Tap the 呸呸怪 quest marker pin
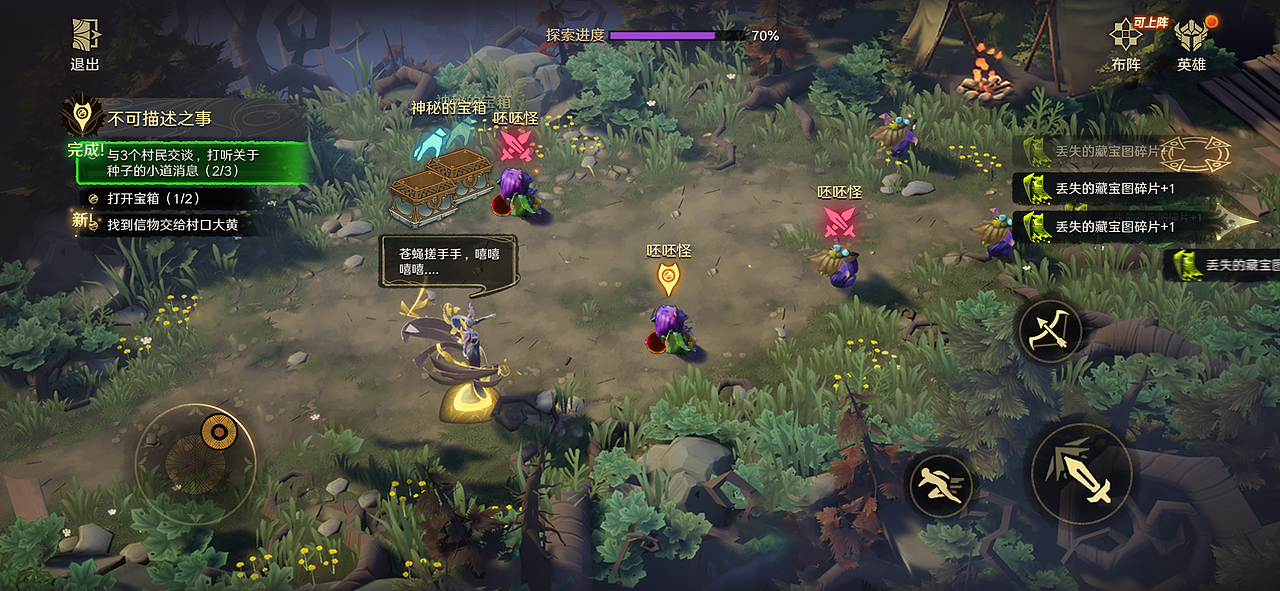This screenshot has height=591, width=1280. coord(669,278)
